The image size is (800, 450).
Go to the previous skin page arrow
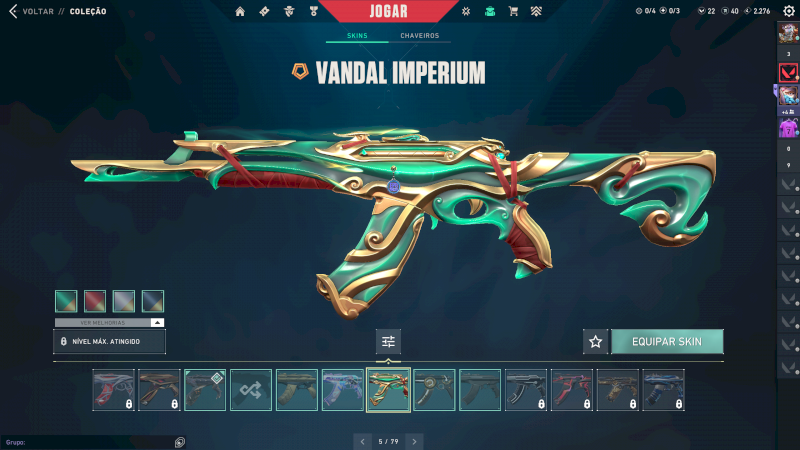click(x=361, y=441)
